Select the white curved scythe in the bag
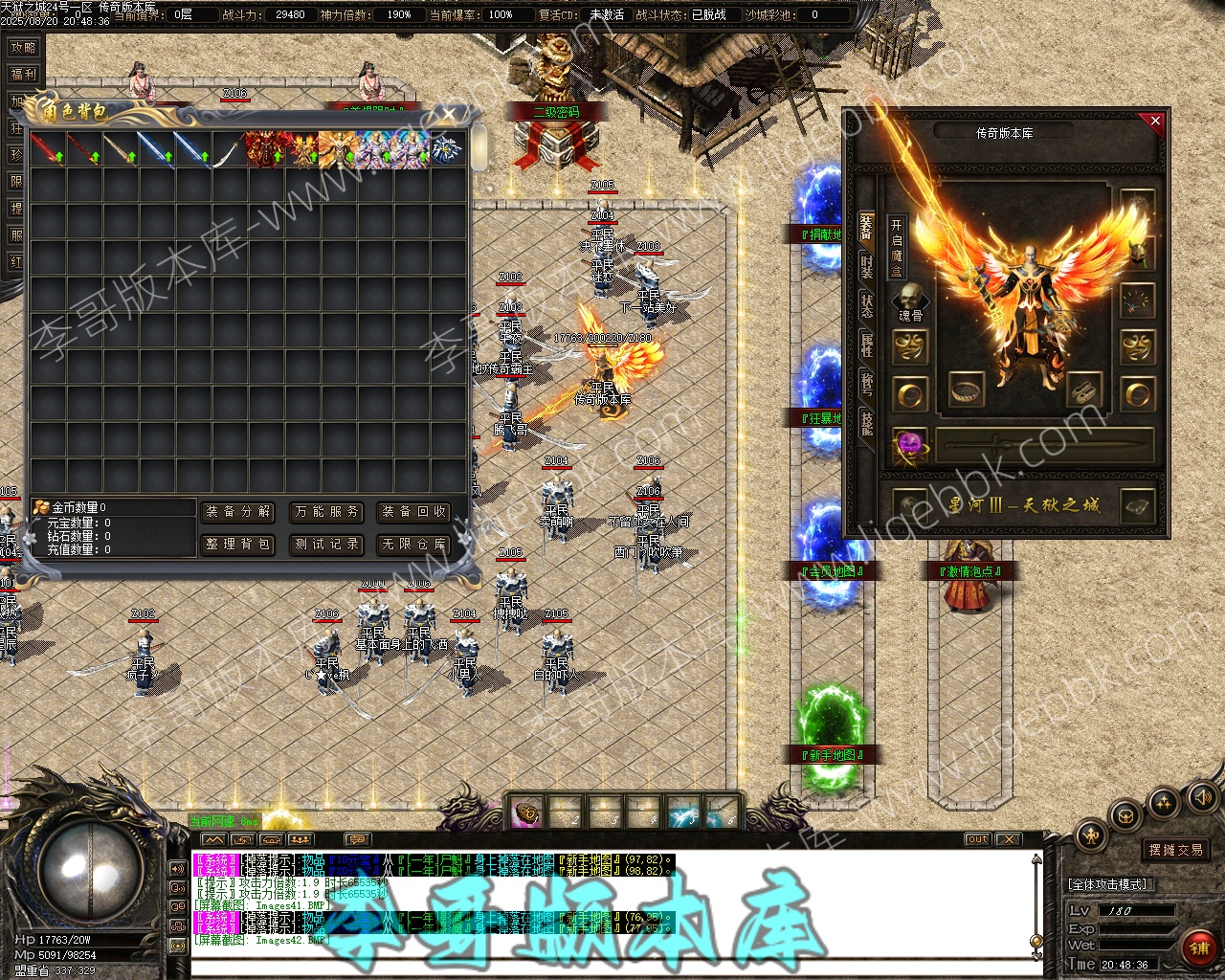The image size is (1225, 980). (x=227, y=150)
